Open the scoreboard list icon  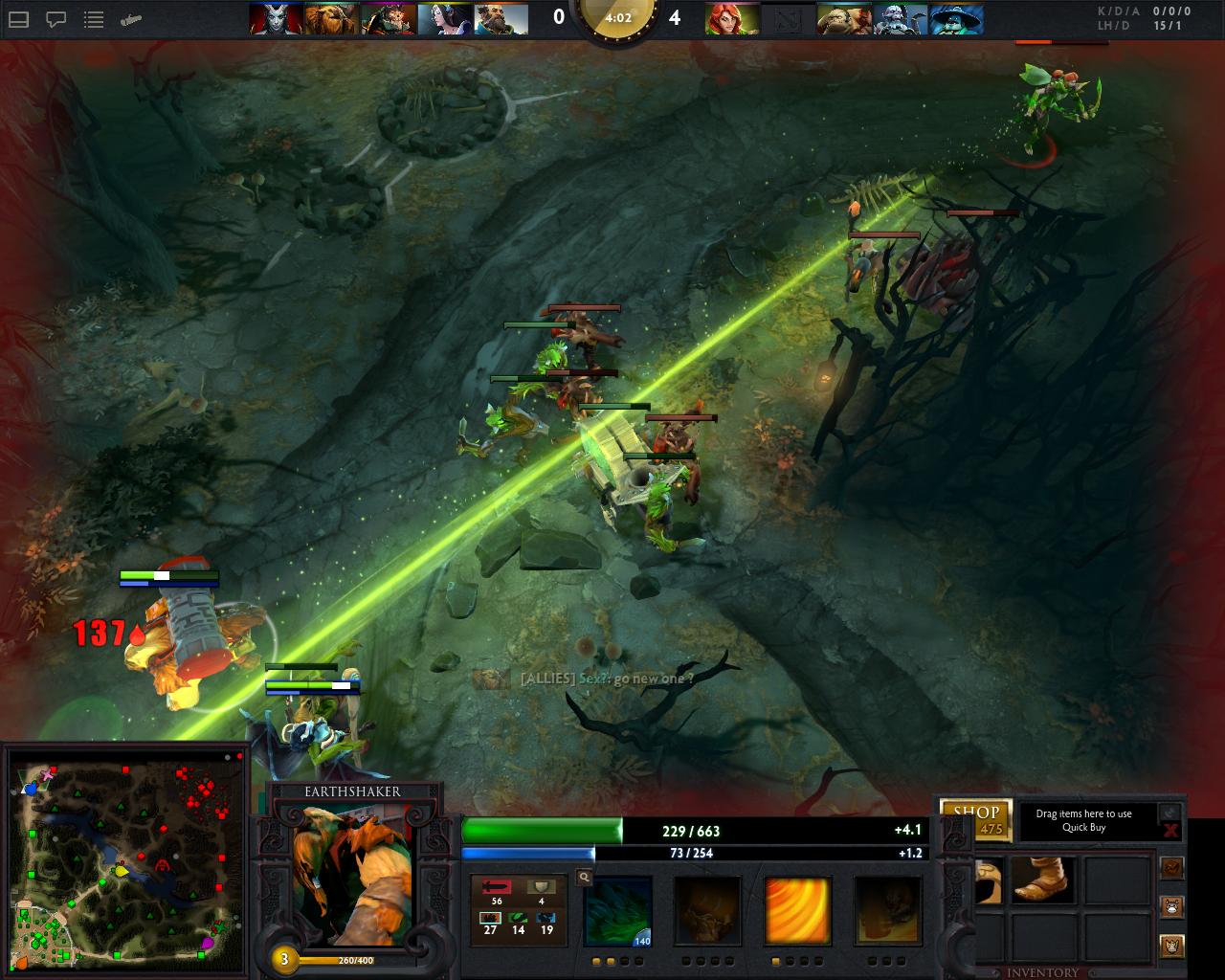click(x=94, y=18)
